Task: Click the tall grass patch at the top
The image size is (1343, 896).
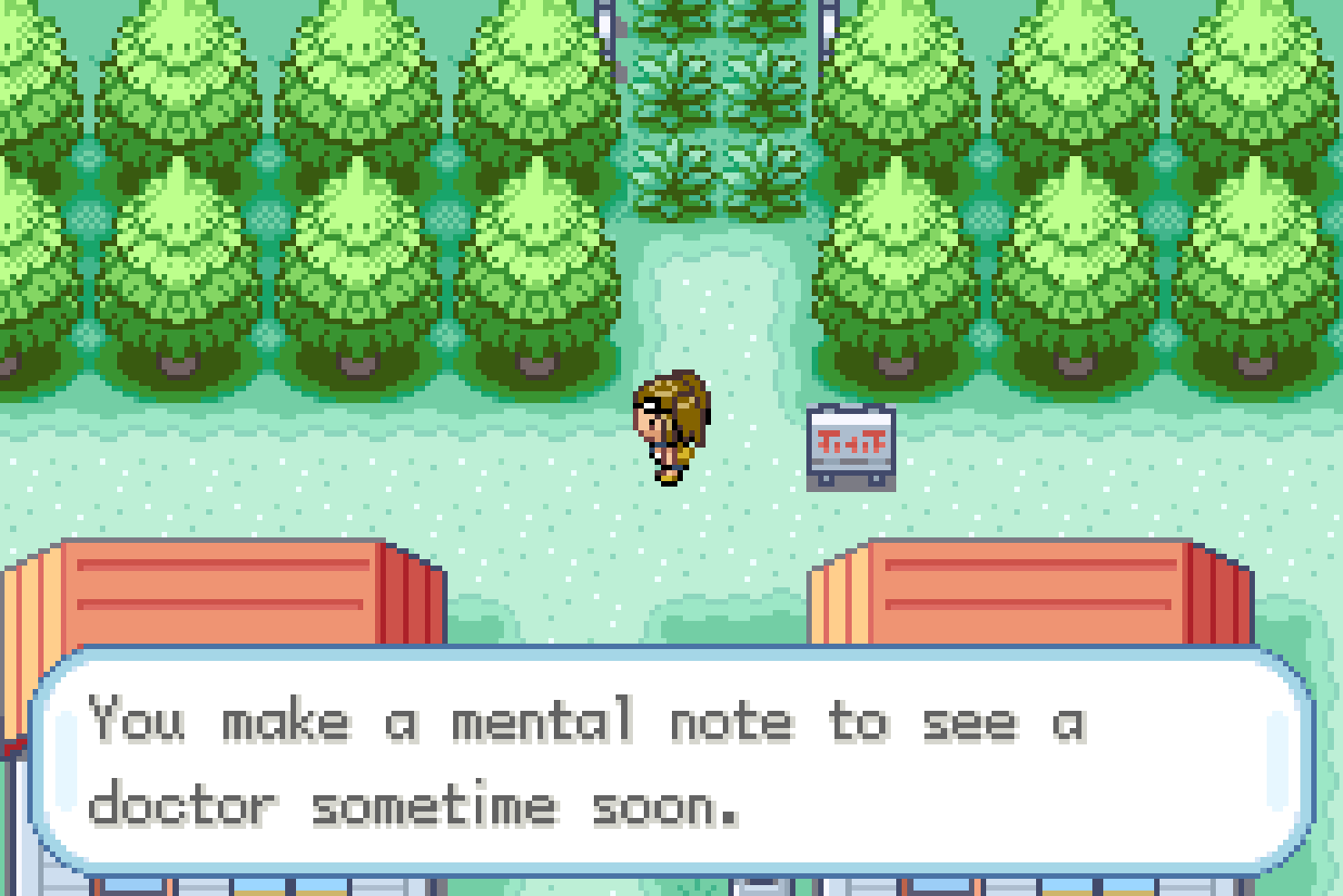Action: 717,109
